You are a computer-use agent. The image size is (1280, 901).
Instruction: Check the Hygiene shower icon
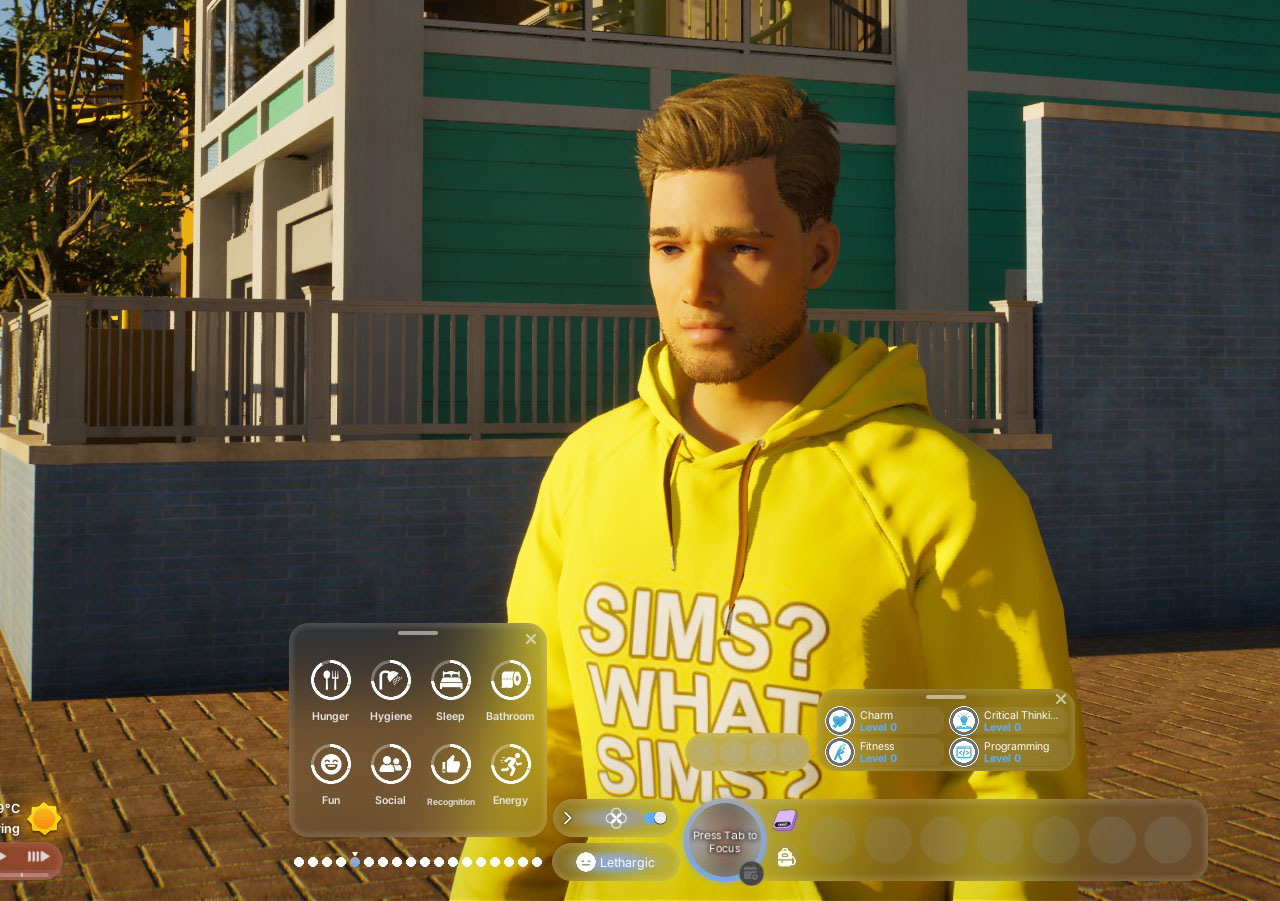pyautogui.click(x=390, y=680)
